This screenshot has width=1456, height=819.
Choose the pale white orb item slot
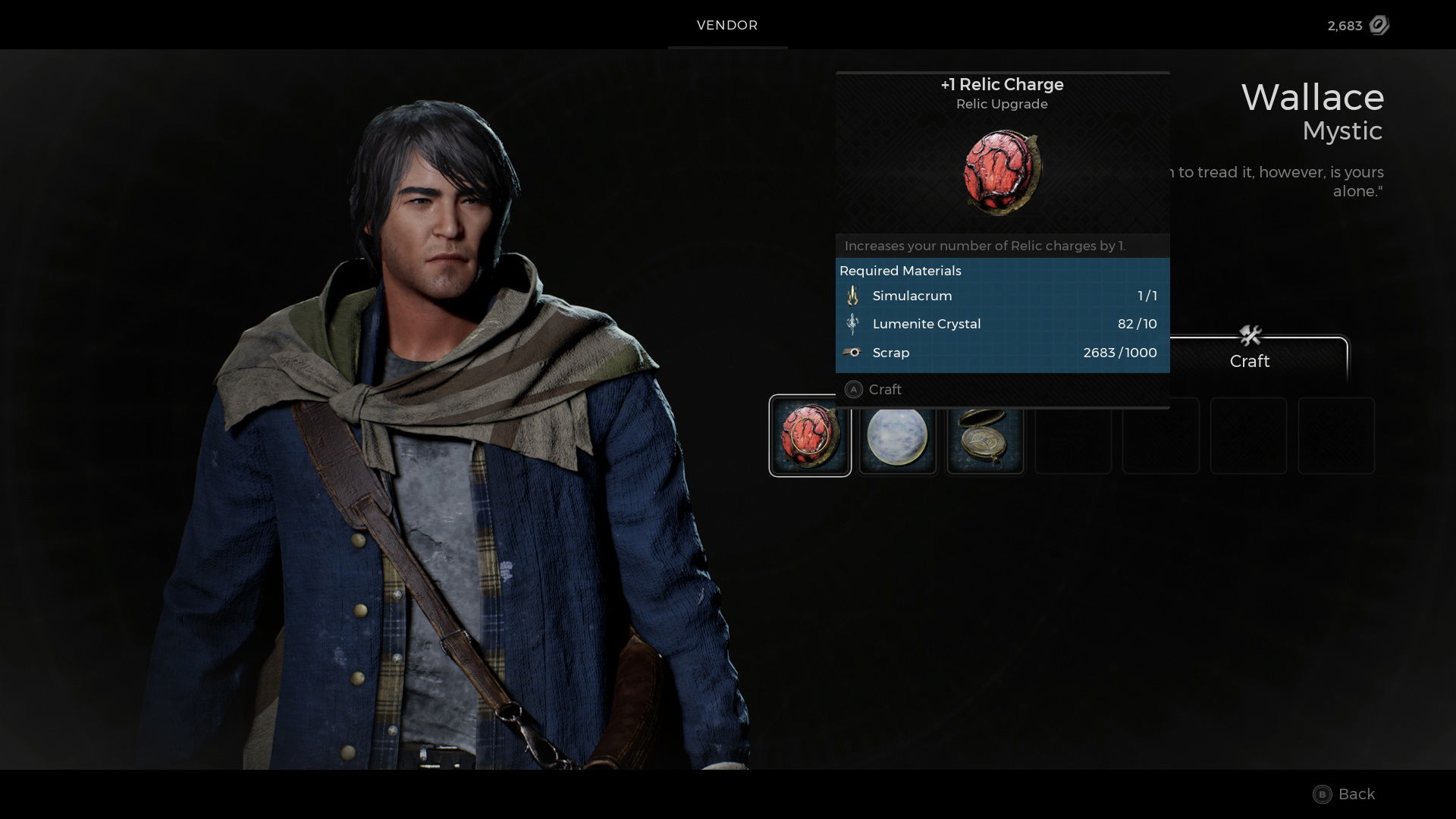tap(898, 436)
